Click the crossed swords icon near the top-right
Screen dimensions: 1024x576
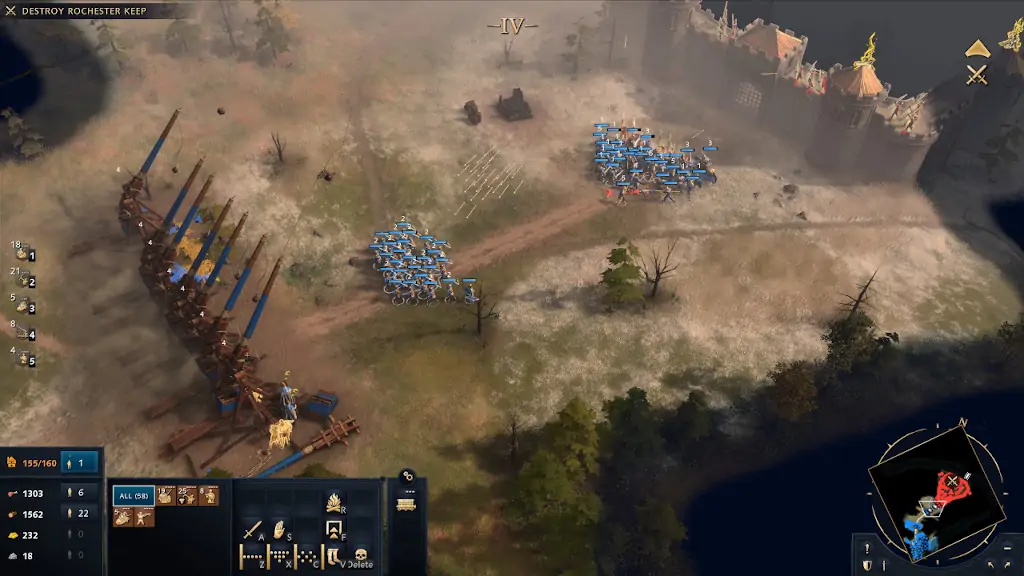977,74
